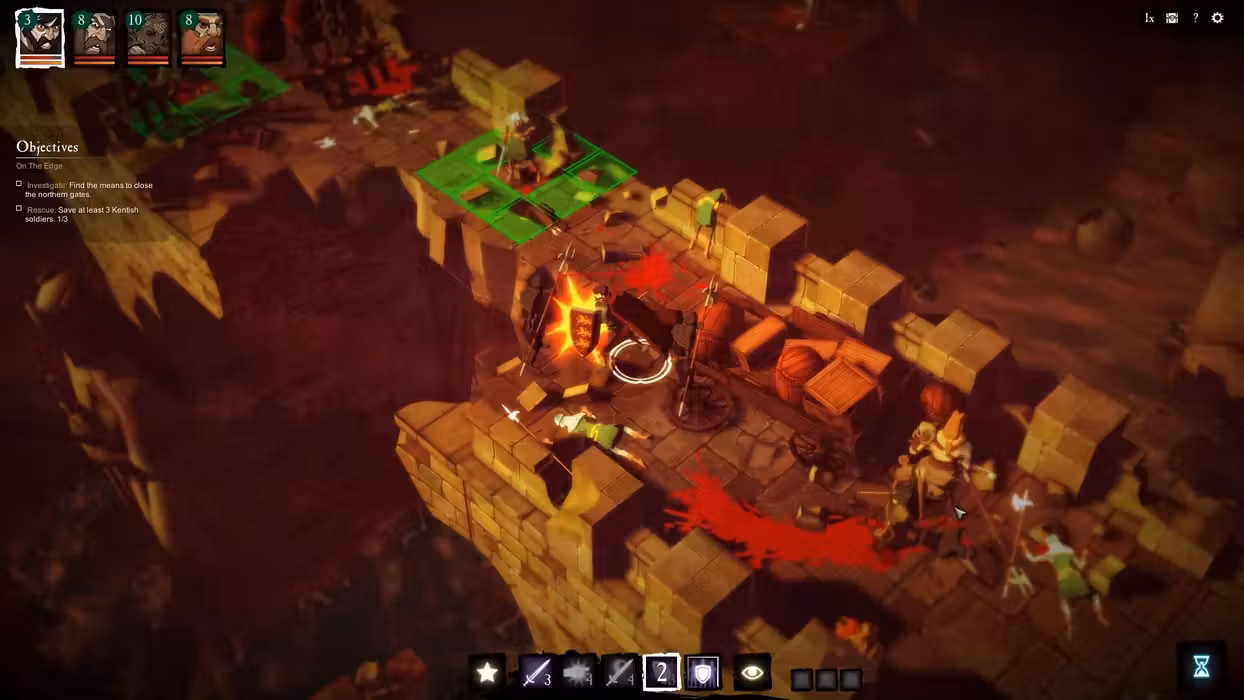The height and width of the screenshot is (700, 1244).
Task: End turn with the hourglass button
Action: pos(1201,666)
